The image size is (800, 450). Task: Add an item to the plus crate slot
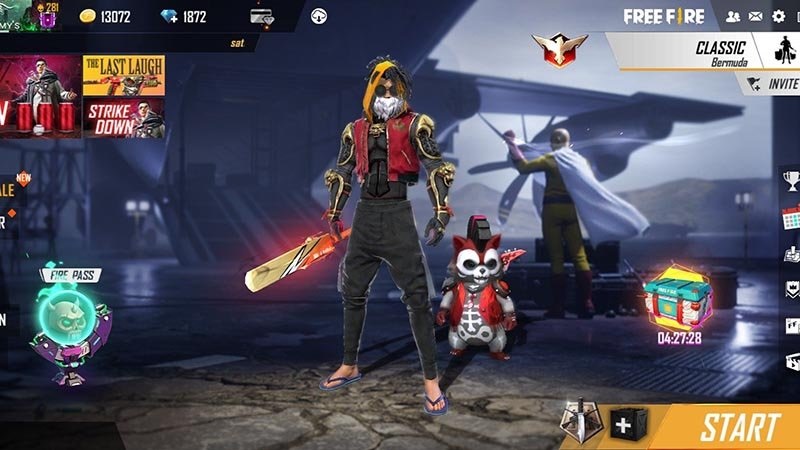(624, 425)
